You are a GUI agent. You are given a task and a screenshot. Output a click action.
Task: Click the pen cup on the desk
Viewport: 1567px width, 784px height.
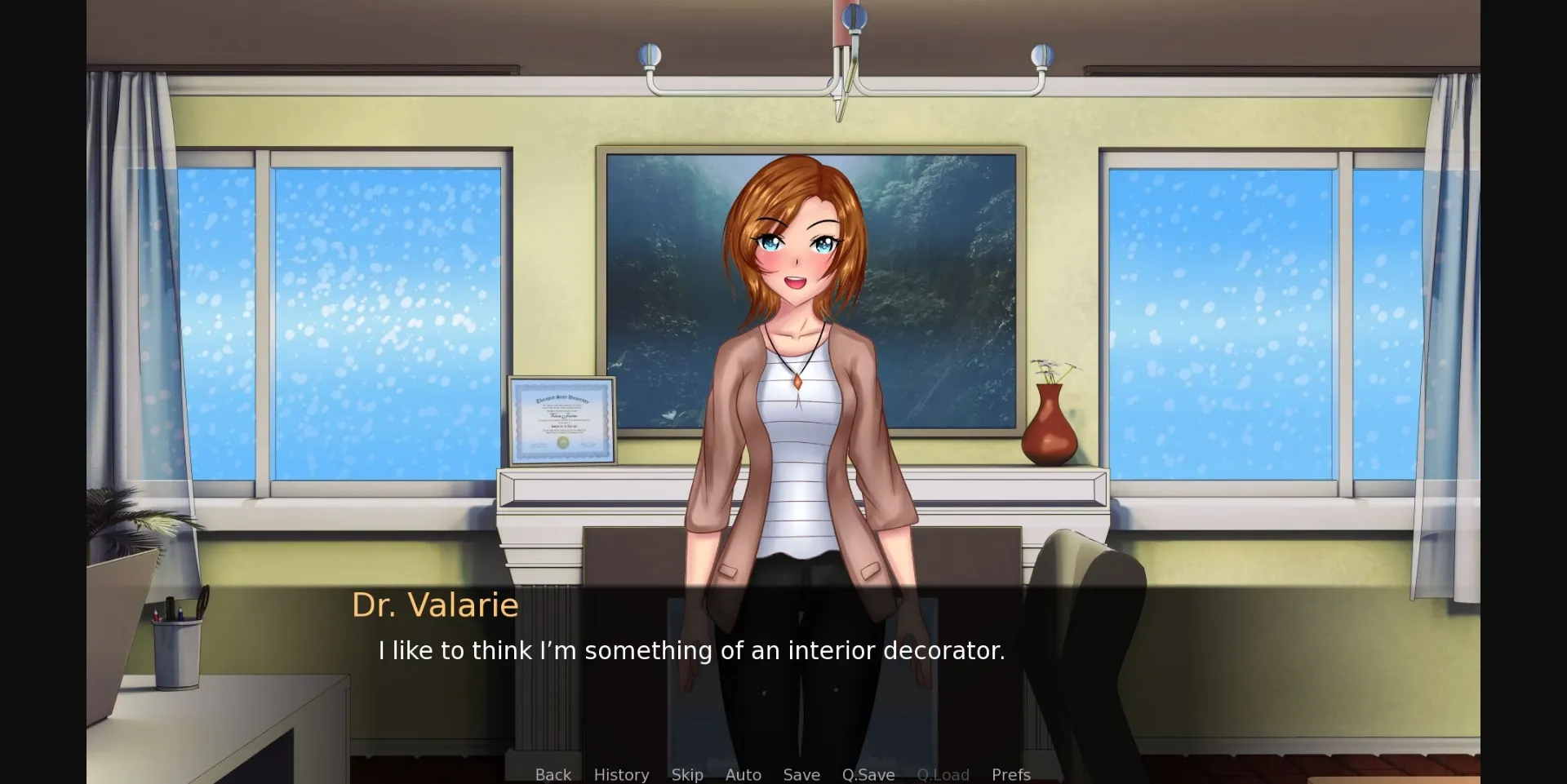coord(175,653)
